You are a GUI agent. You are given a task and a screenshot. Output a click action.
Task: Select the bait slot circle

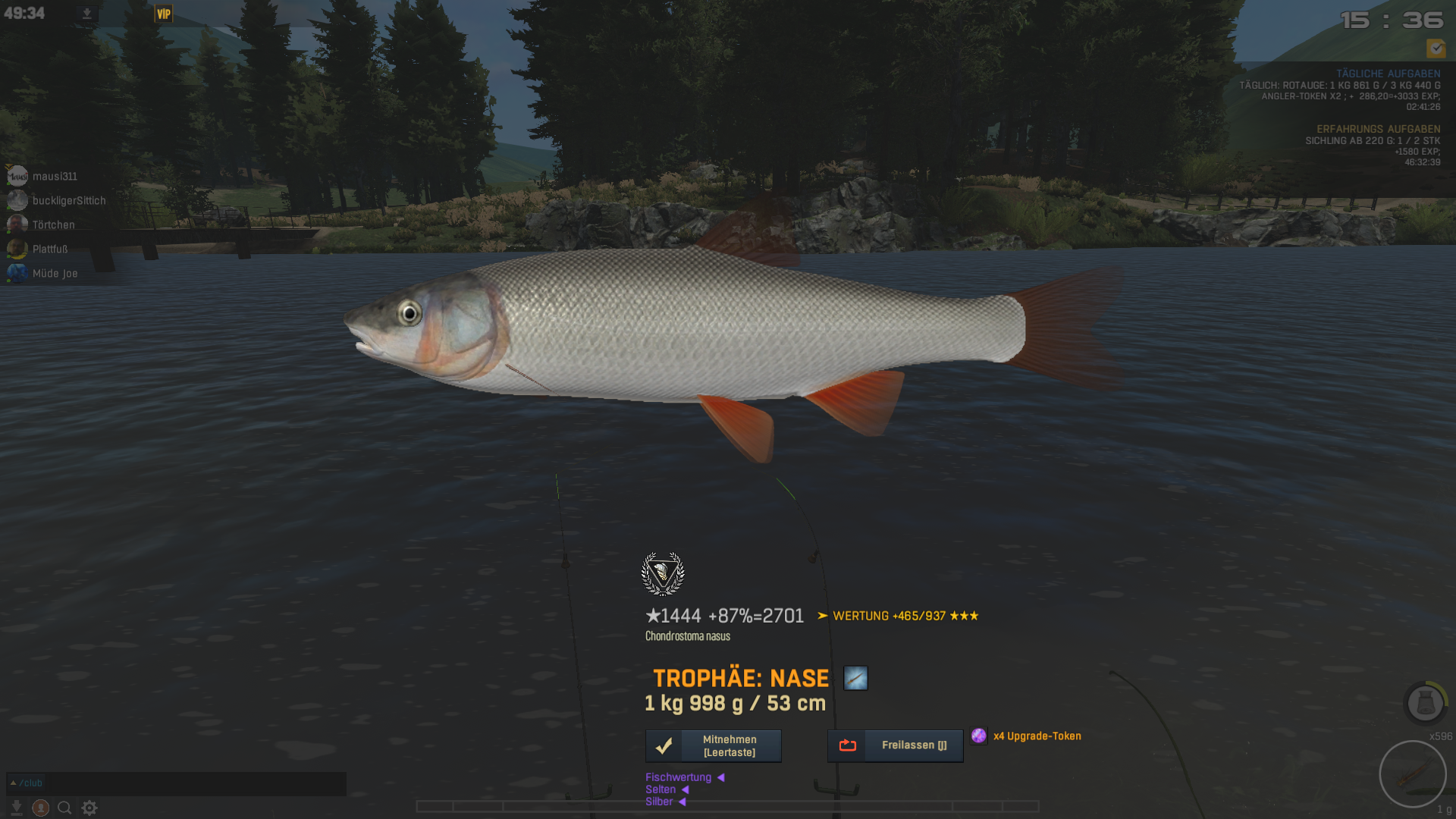(1412, 774)
